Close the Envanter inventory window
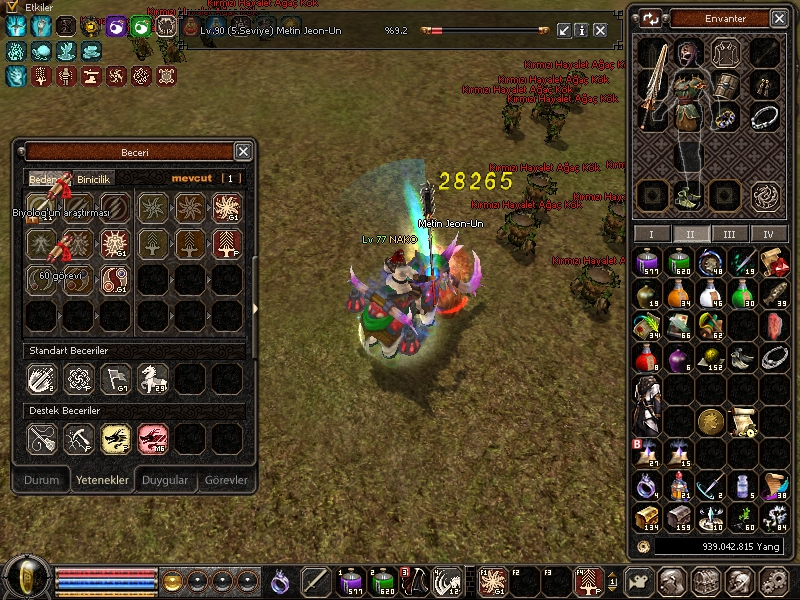The image size is (800, 600). (x=780, y=18)
